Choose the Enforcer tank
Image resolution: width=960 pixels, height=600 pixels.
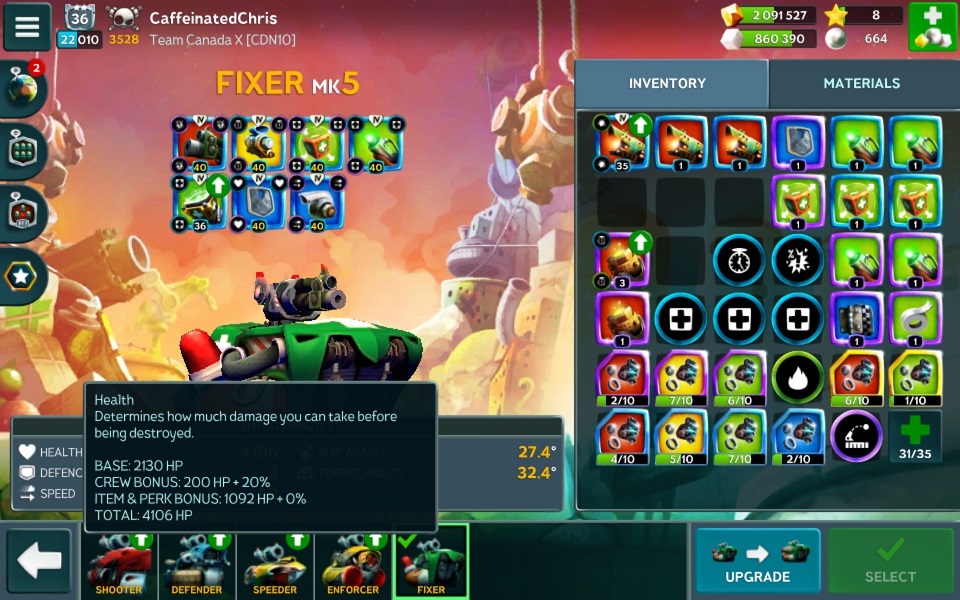[353, 563]
